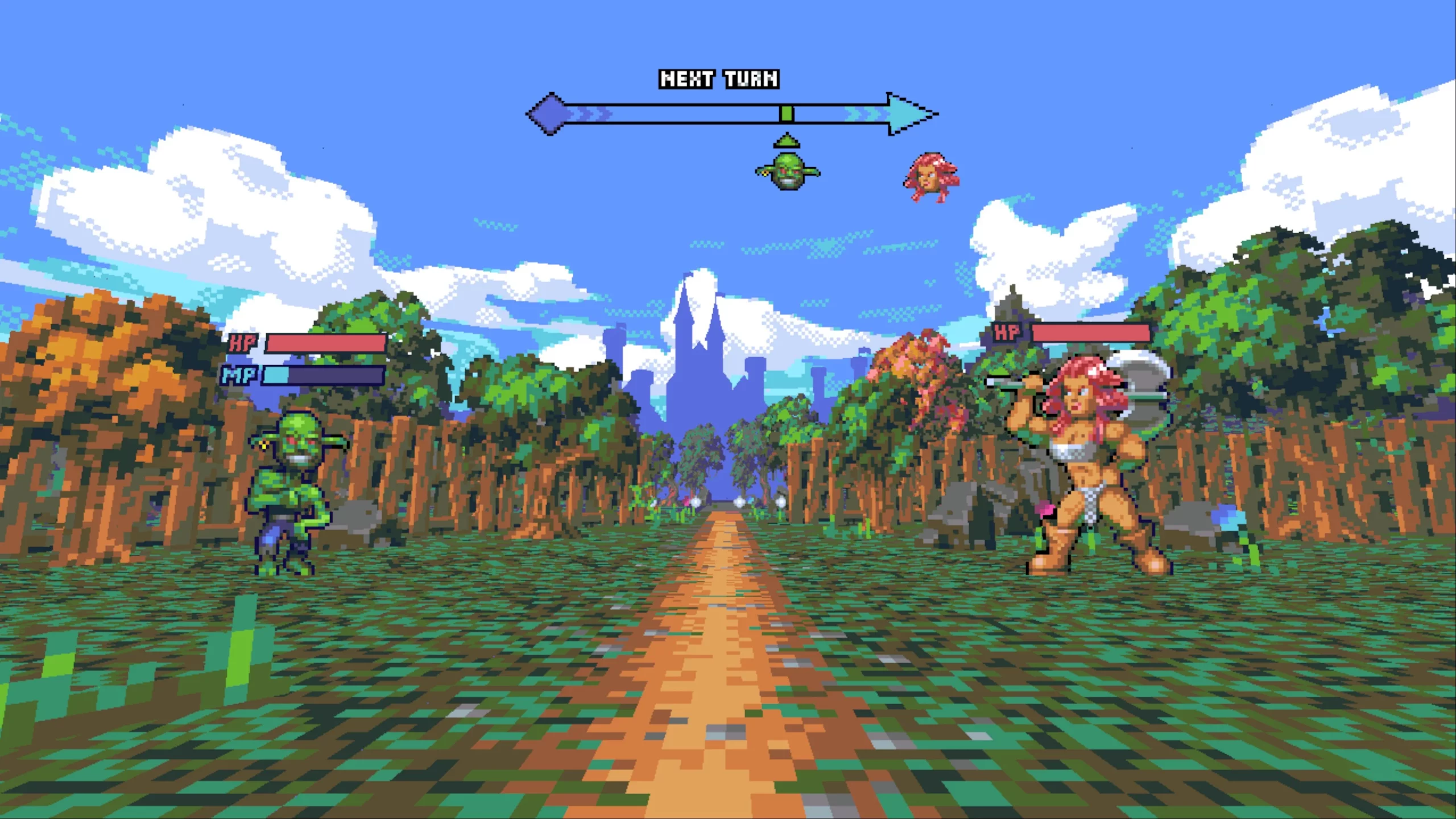Viewport: 1456px width, 819px height.
Task: Select the goblin portrait on the turn tracker
Action: pyautogui.click(x=788, y=171)
